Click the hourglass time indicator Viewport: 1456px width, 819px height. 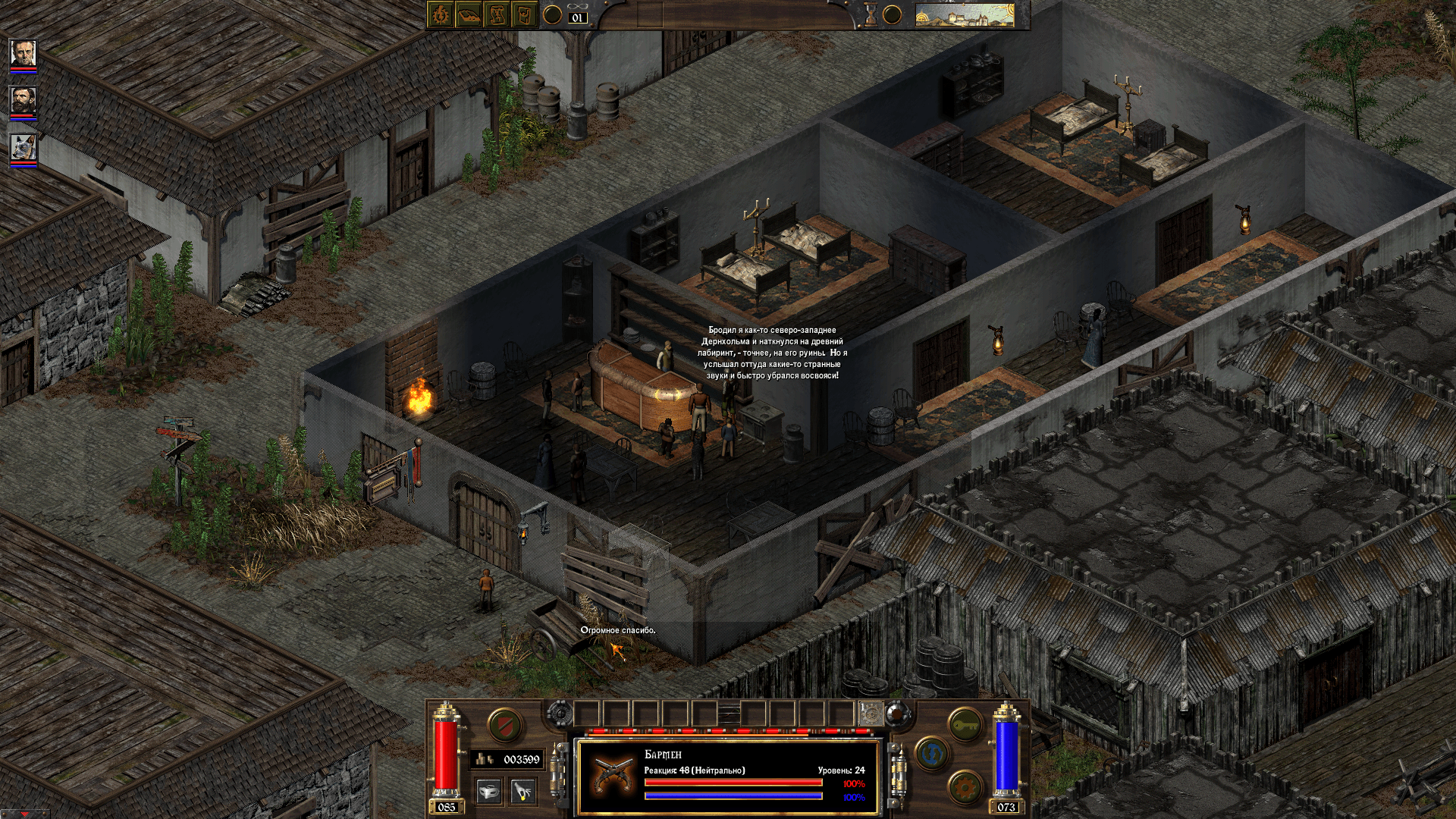click(x=869, y=14)
